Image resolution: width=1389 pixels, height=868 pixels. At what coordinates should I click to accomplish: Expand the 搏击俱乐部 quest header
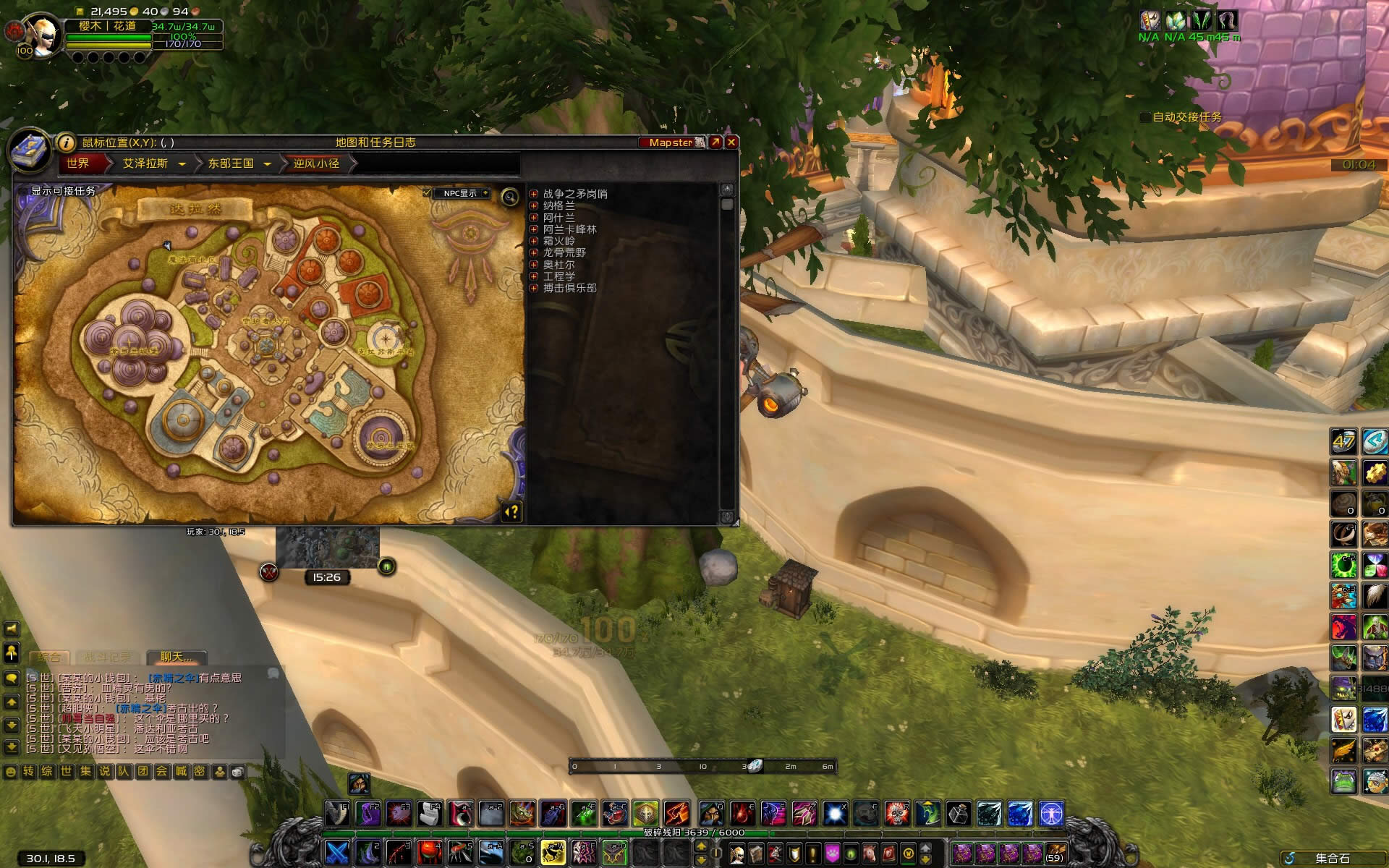click(534, 288)
